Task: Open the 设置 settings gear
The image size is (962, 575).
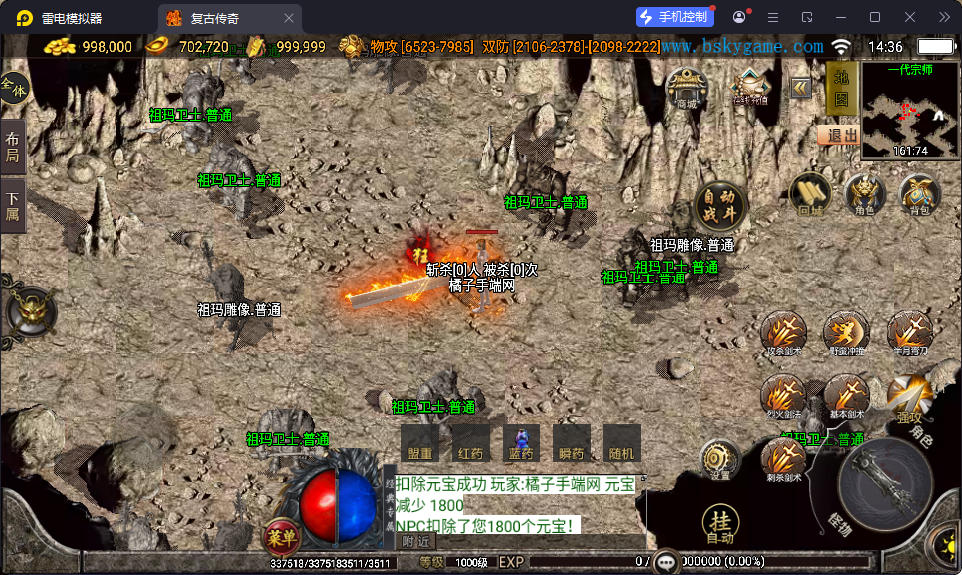Action: pyautogui.click(x=720, y=459)
